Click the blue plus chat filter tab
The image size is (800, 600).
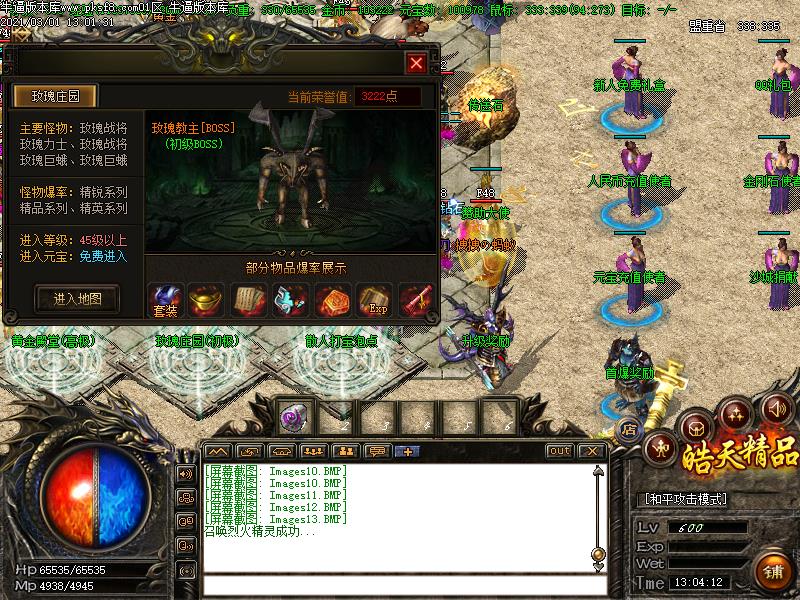pos(407,451)
